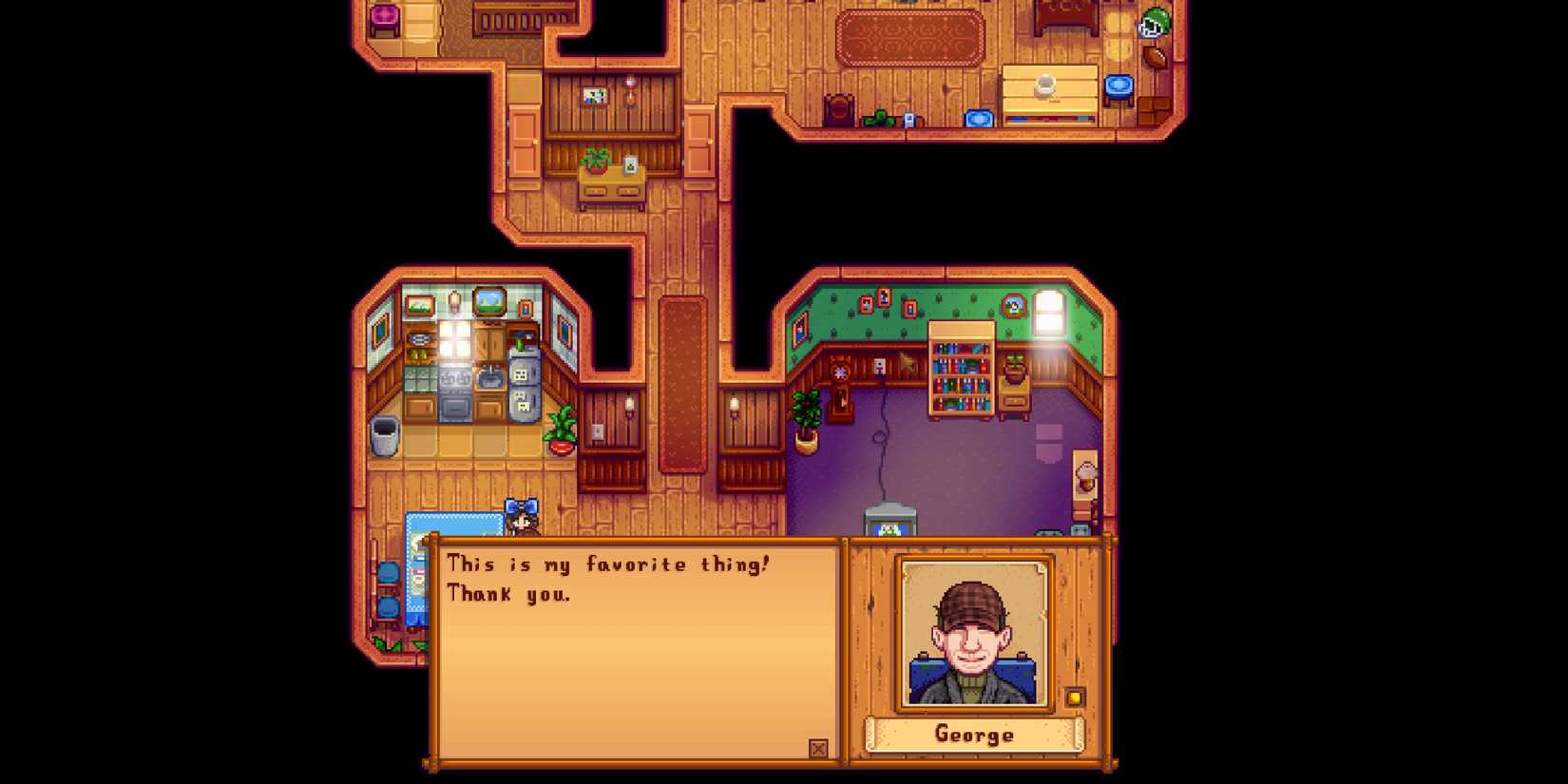
Task: Click the coffee cup on the wooden table
Action: [x=1043, y=84]
